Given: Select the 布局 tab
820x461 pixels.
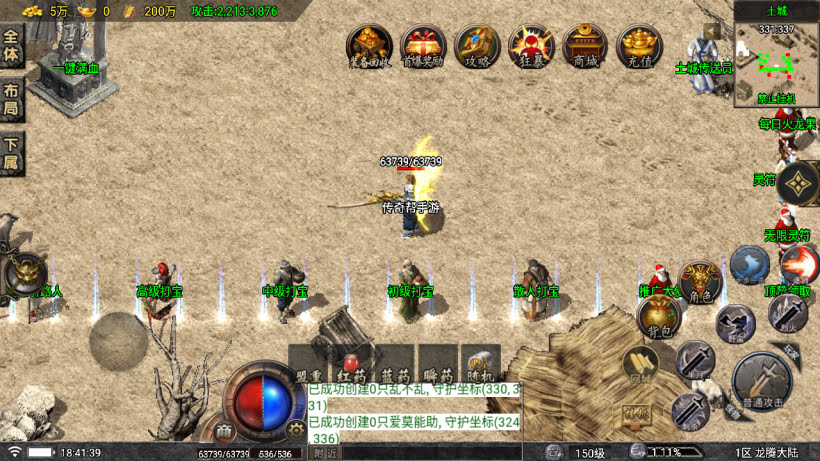Looking at the screenshot, I should (x=12, y=97).
